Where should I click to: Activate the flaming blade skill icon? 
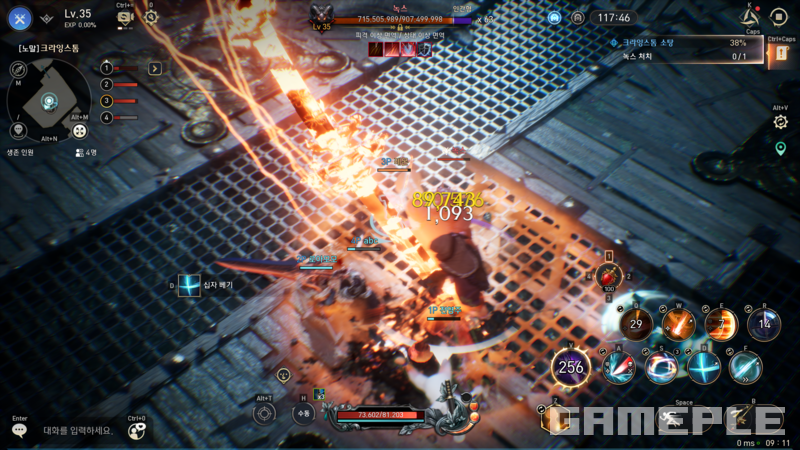[x=680, y=323]
